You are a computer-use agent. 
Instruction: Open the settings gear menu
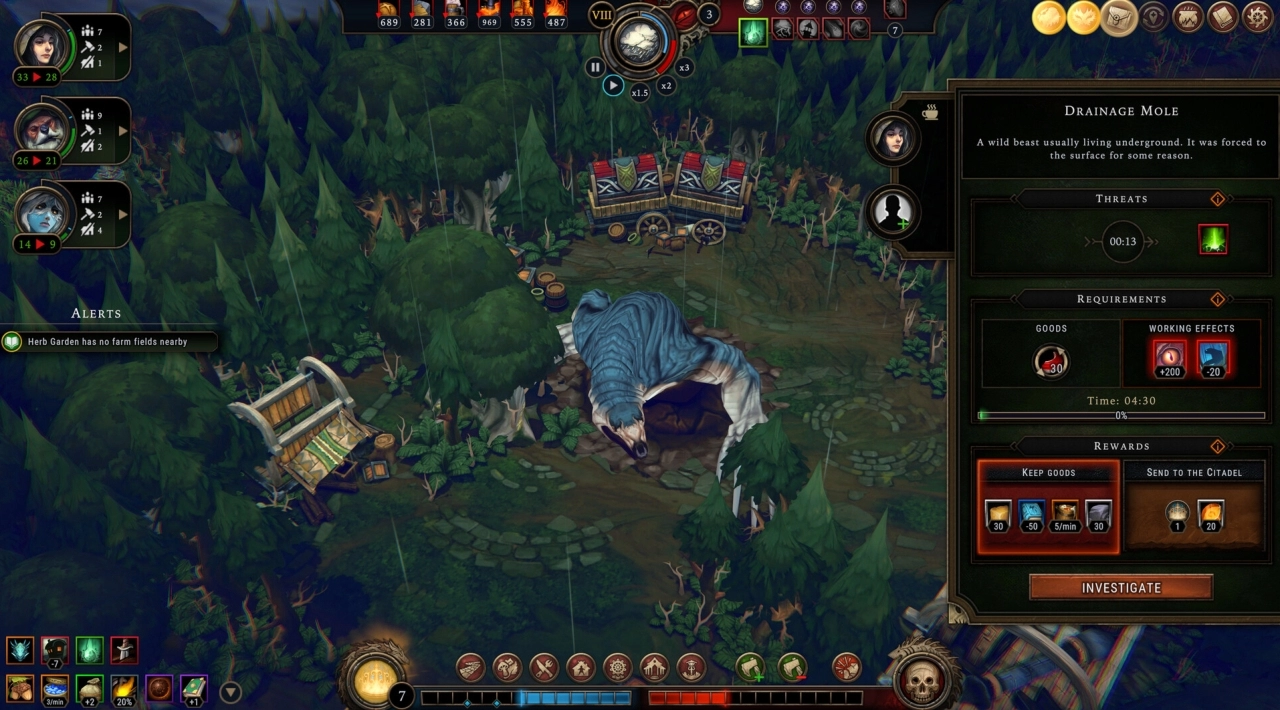pos(1257,17)
